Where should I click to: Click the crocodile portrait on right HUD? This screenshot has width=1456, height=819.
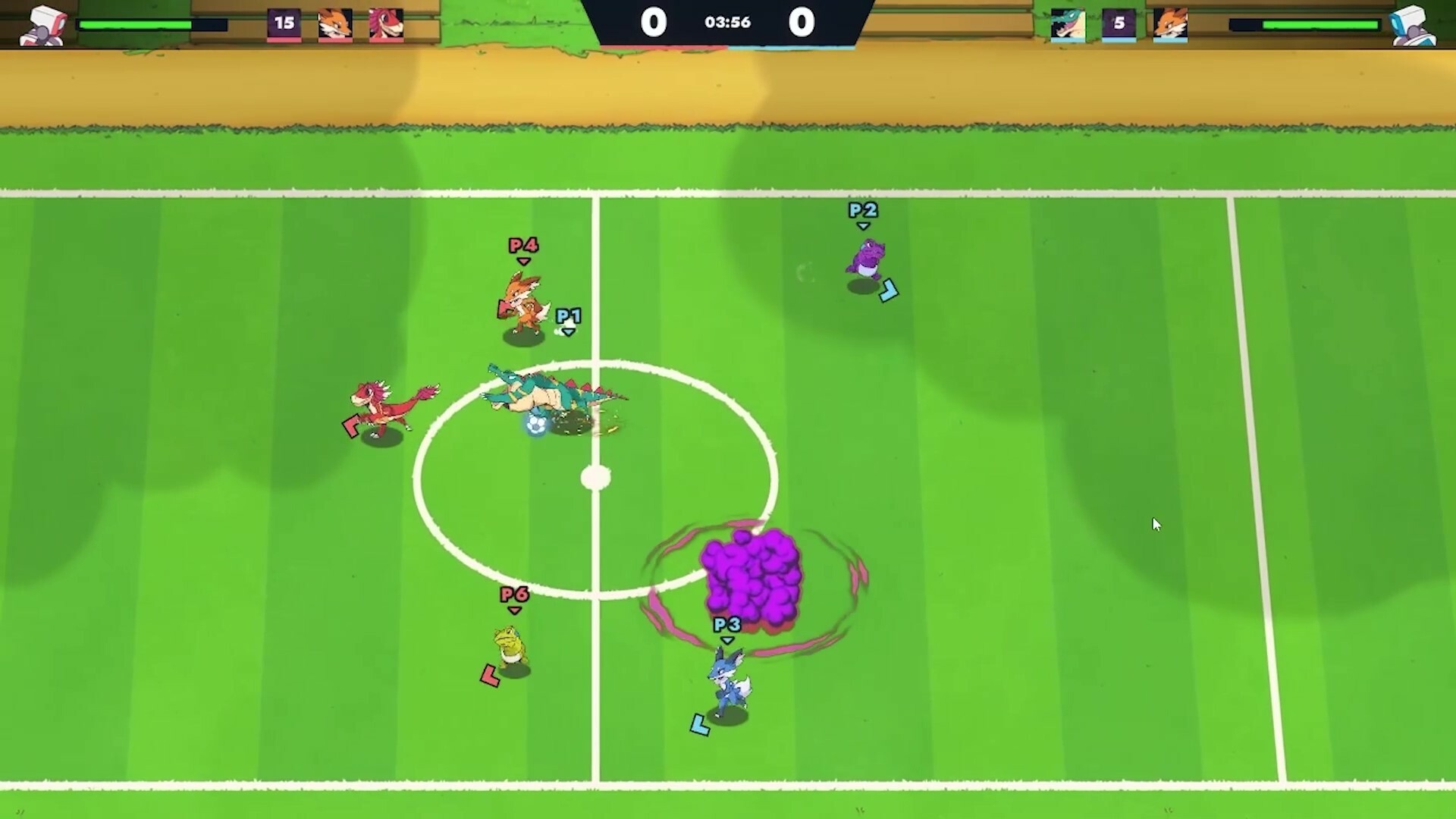tap(1068, 24)
